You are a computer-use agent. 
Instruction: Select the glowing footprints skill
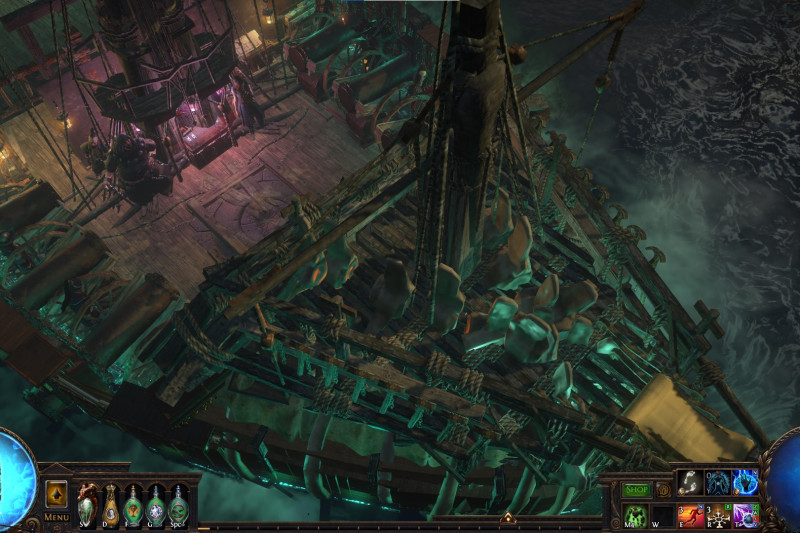(x=690, y=483)
